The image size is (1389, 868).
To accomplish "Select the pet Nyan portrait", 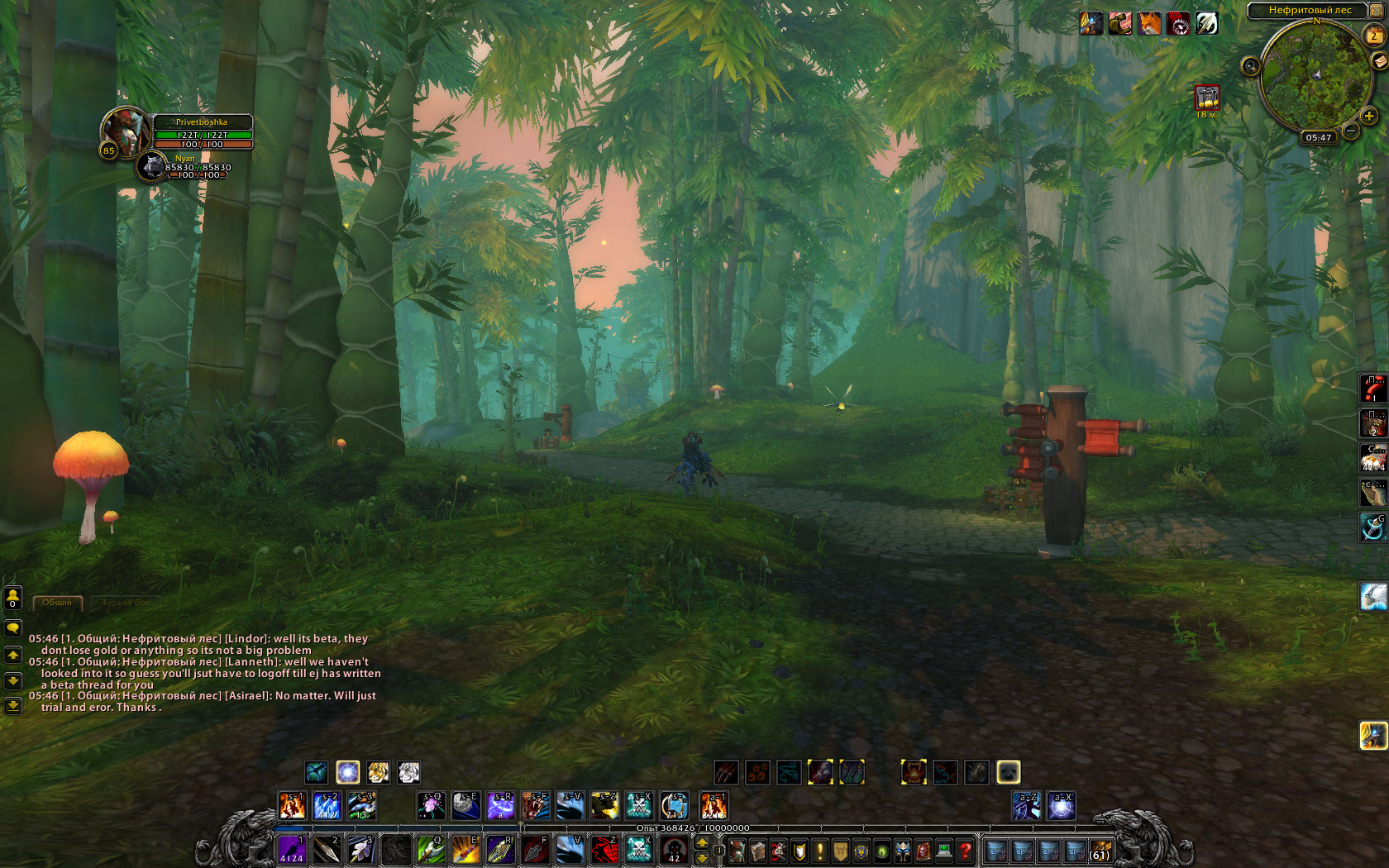I will pos(152,166).
